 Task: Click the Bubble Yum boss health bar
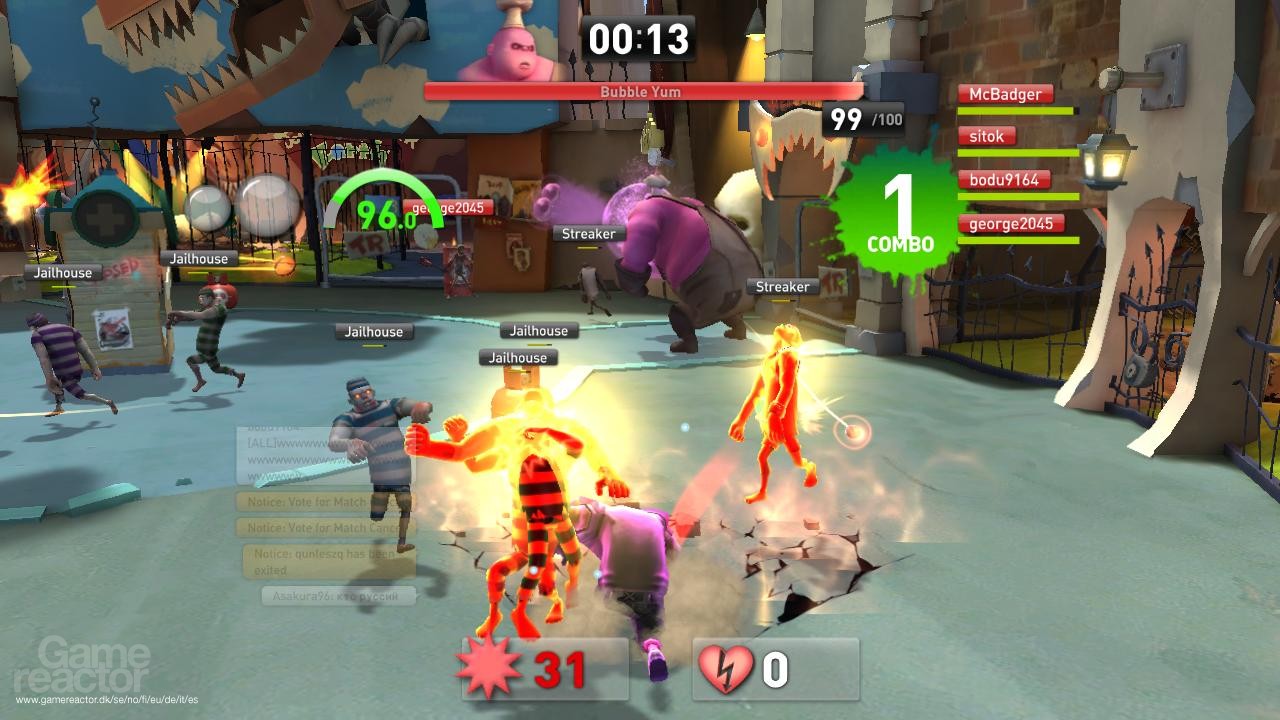[639, 92]
